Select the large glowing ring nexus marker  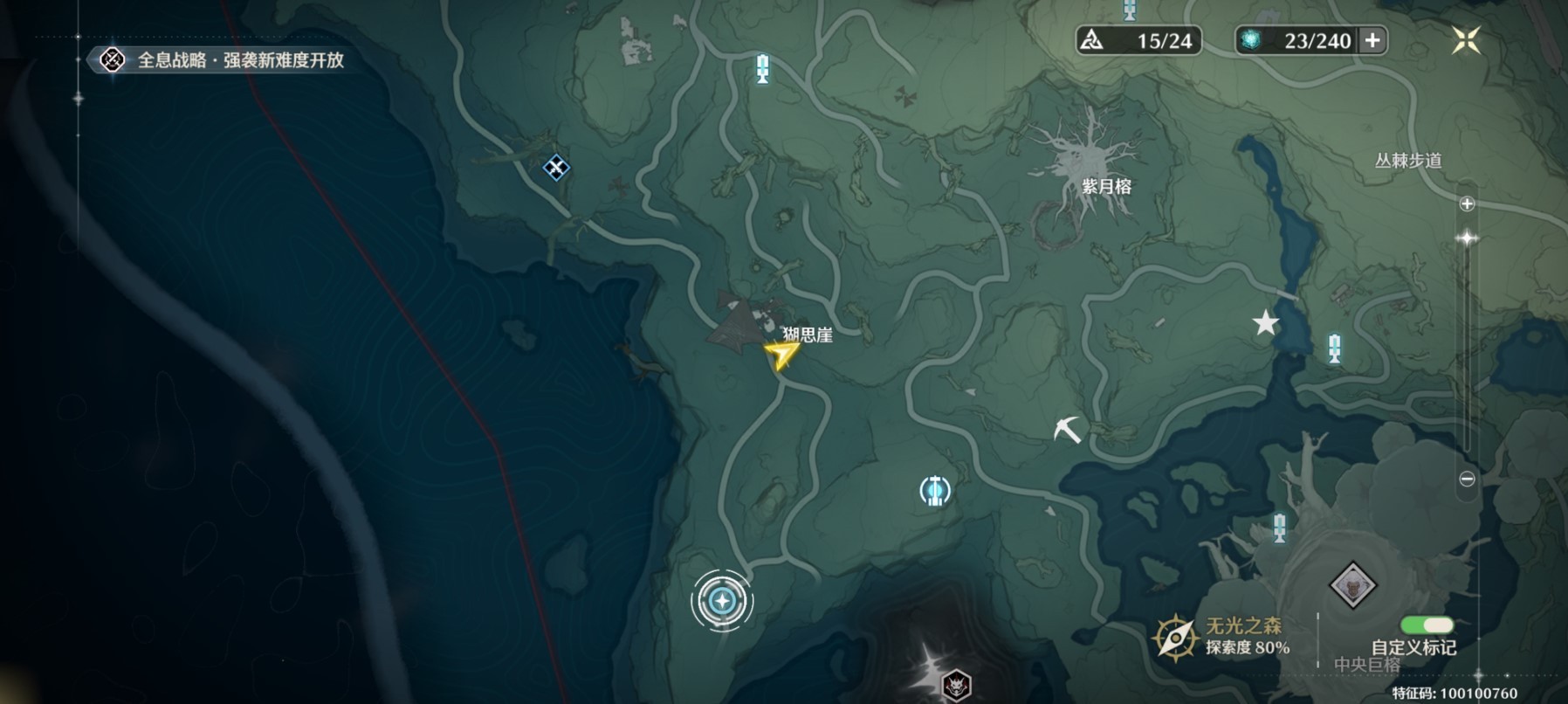click(721, 601)
